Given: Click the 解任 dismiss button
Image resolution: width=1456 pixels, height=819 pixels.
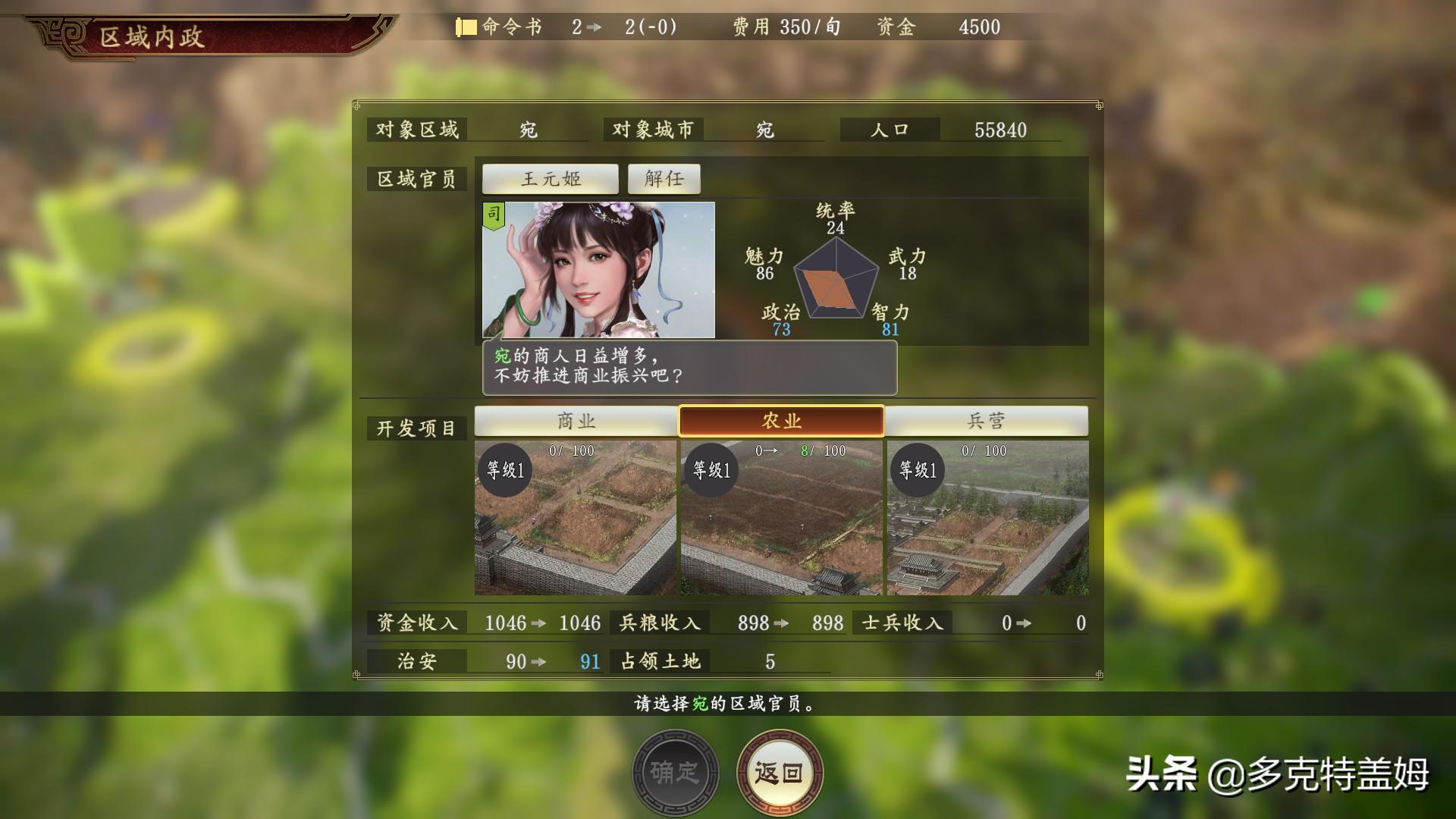Looking at the screenshot, I should 664,178.
